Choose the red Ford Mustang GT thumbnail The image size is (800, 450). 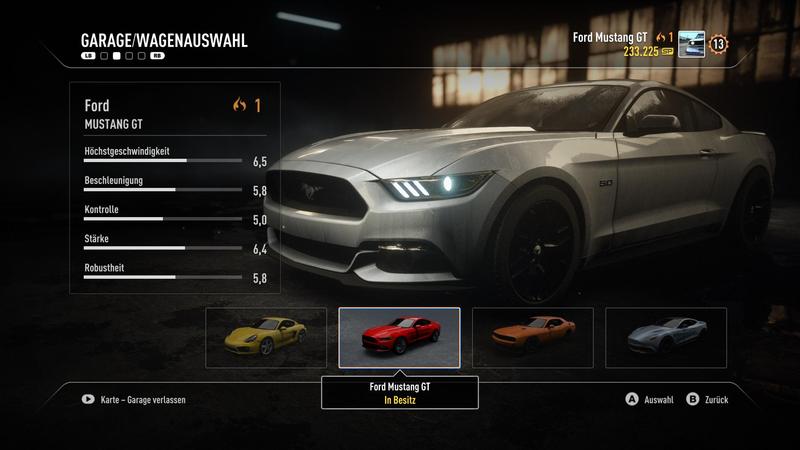(x=399, y=338)
